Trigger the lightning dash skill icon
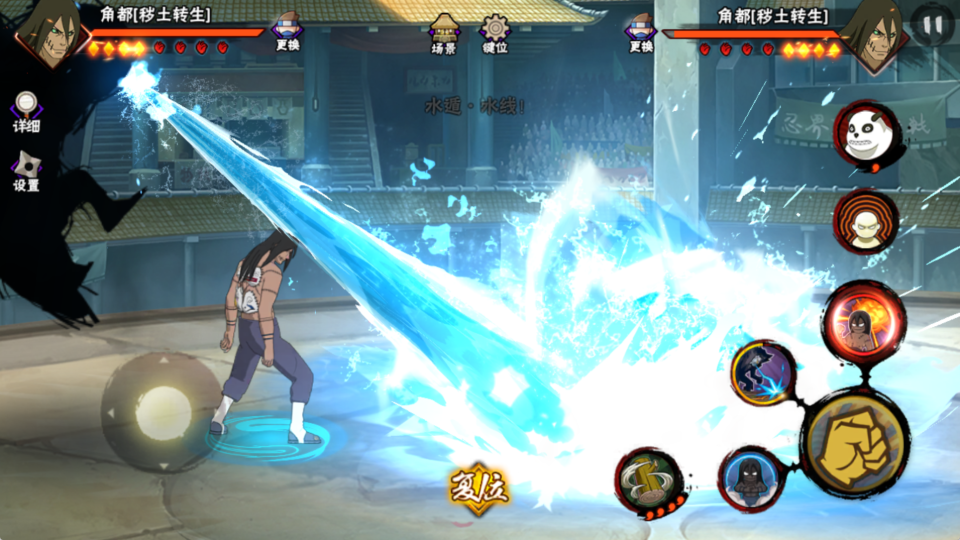Screen dimensions: 960x540 tap(763, 374)
